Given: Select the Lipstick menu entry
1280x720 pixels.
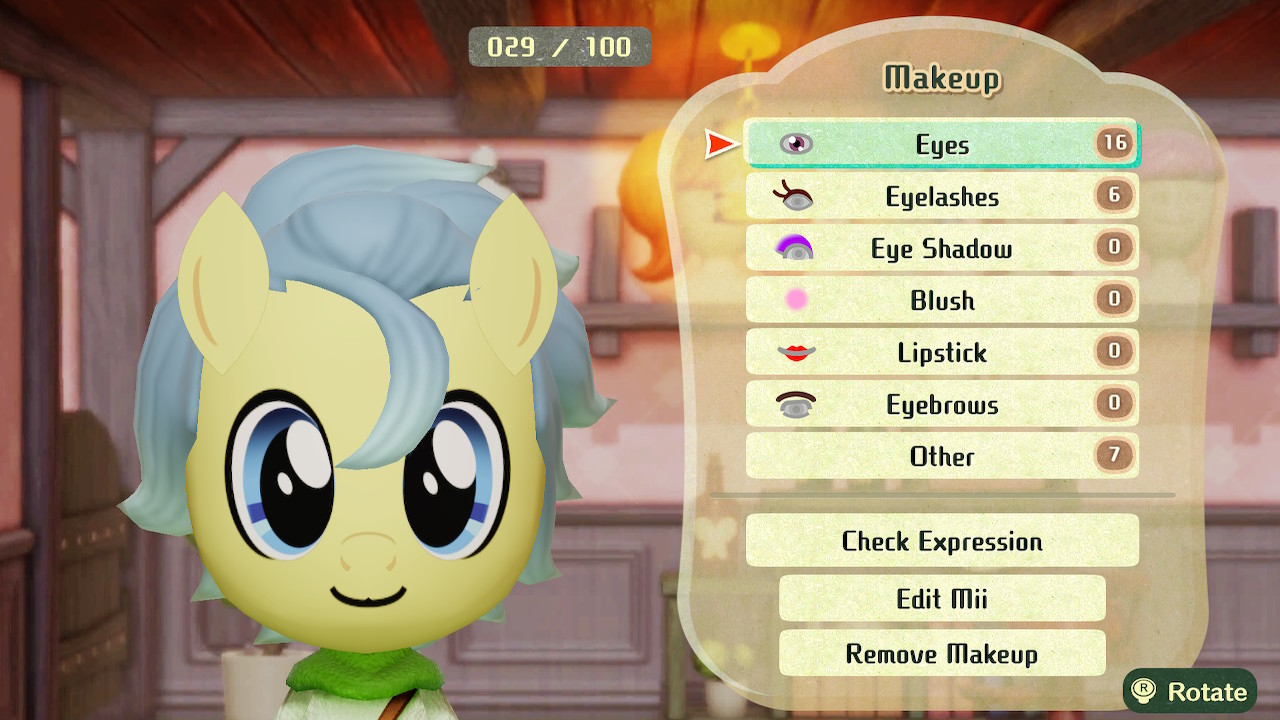Looking at the screenshot, I should point(941,353).
